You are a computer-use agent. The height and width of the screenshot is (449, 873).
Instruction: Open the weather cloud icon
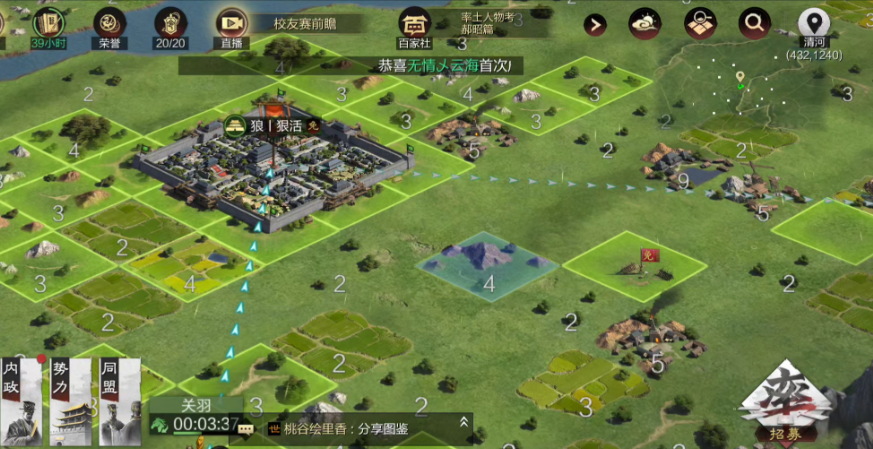(x=644, y=24)
